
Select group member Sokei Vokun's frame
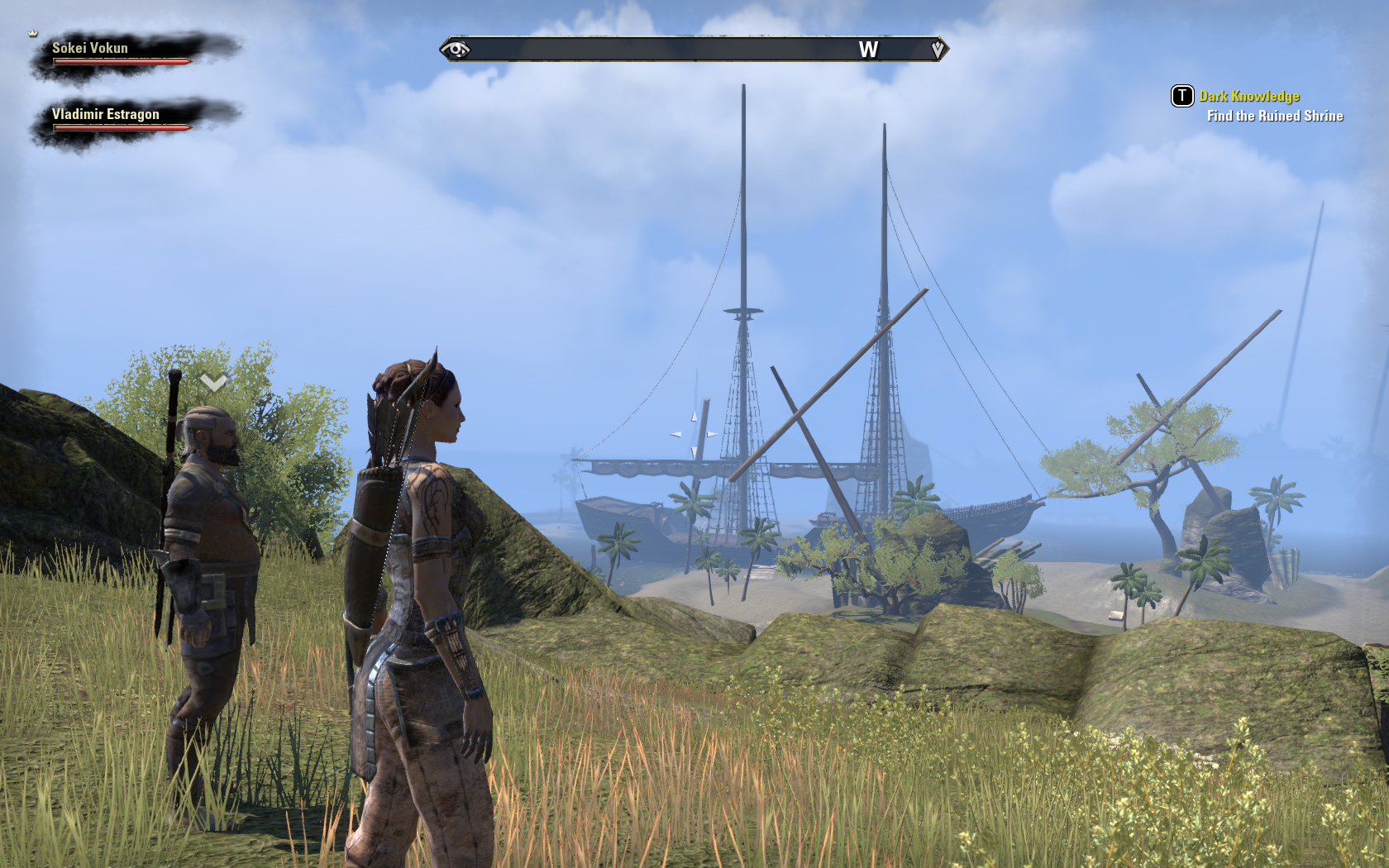[x=122, y=54]
